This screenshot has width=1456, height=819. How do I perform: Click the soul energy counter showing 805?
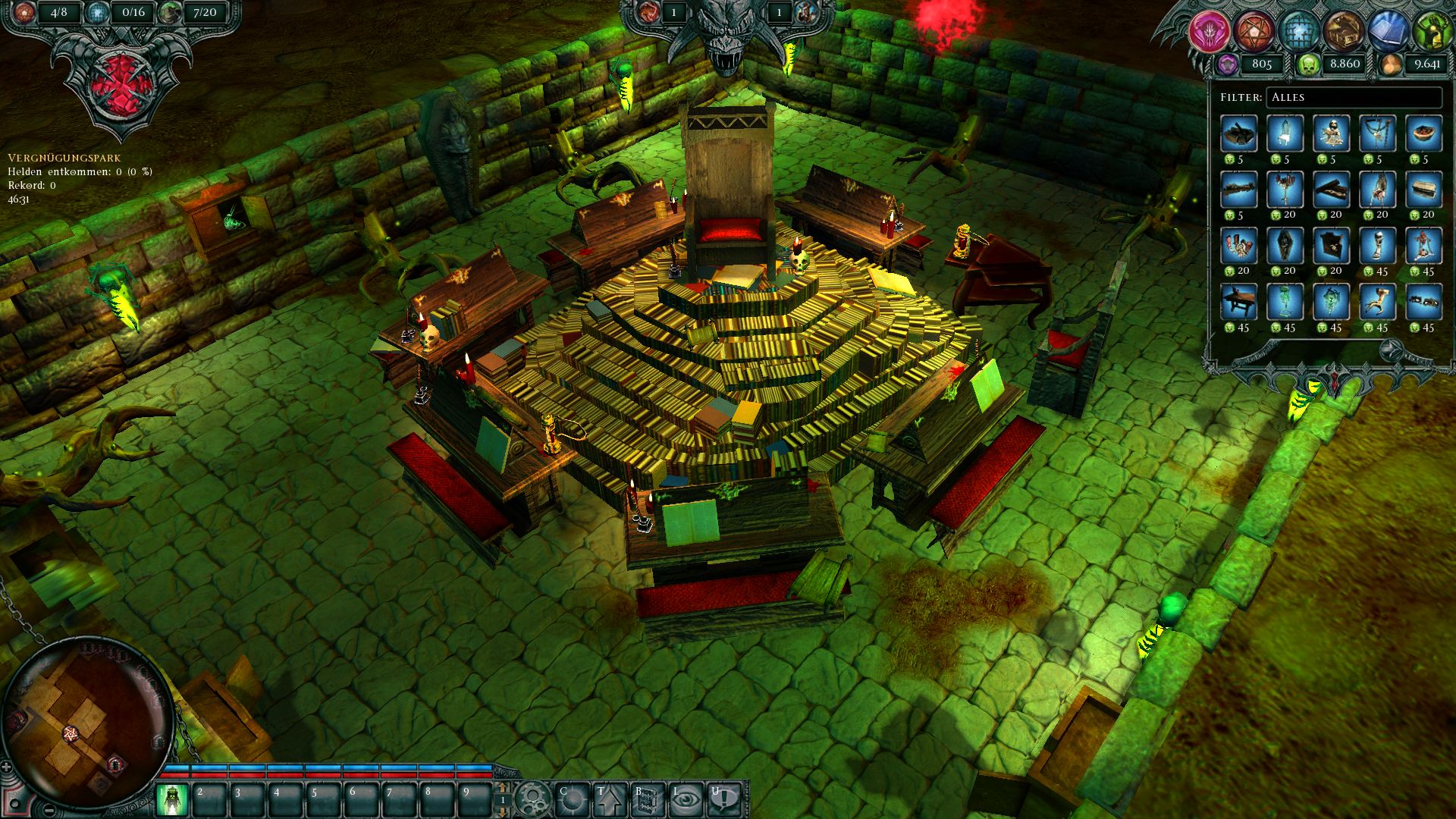(1262, 65)
